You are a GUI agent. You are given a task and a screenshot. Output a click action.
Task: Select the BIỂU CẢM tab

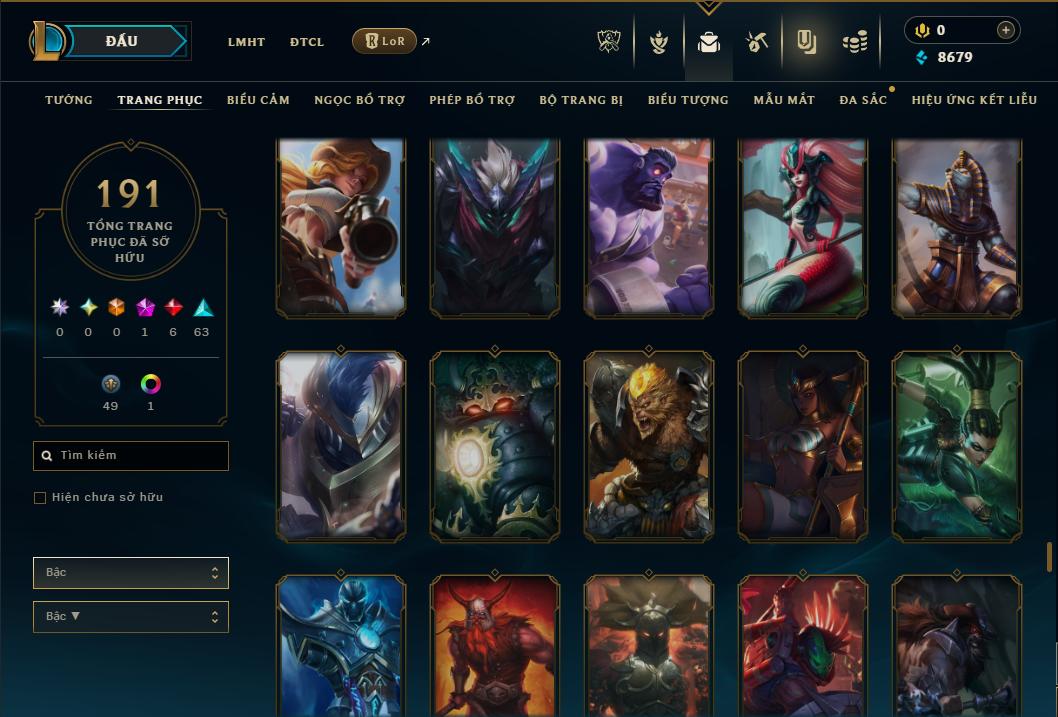[258, 100]
